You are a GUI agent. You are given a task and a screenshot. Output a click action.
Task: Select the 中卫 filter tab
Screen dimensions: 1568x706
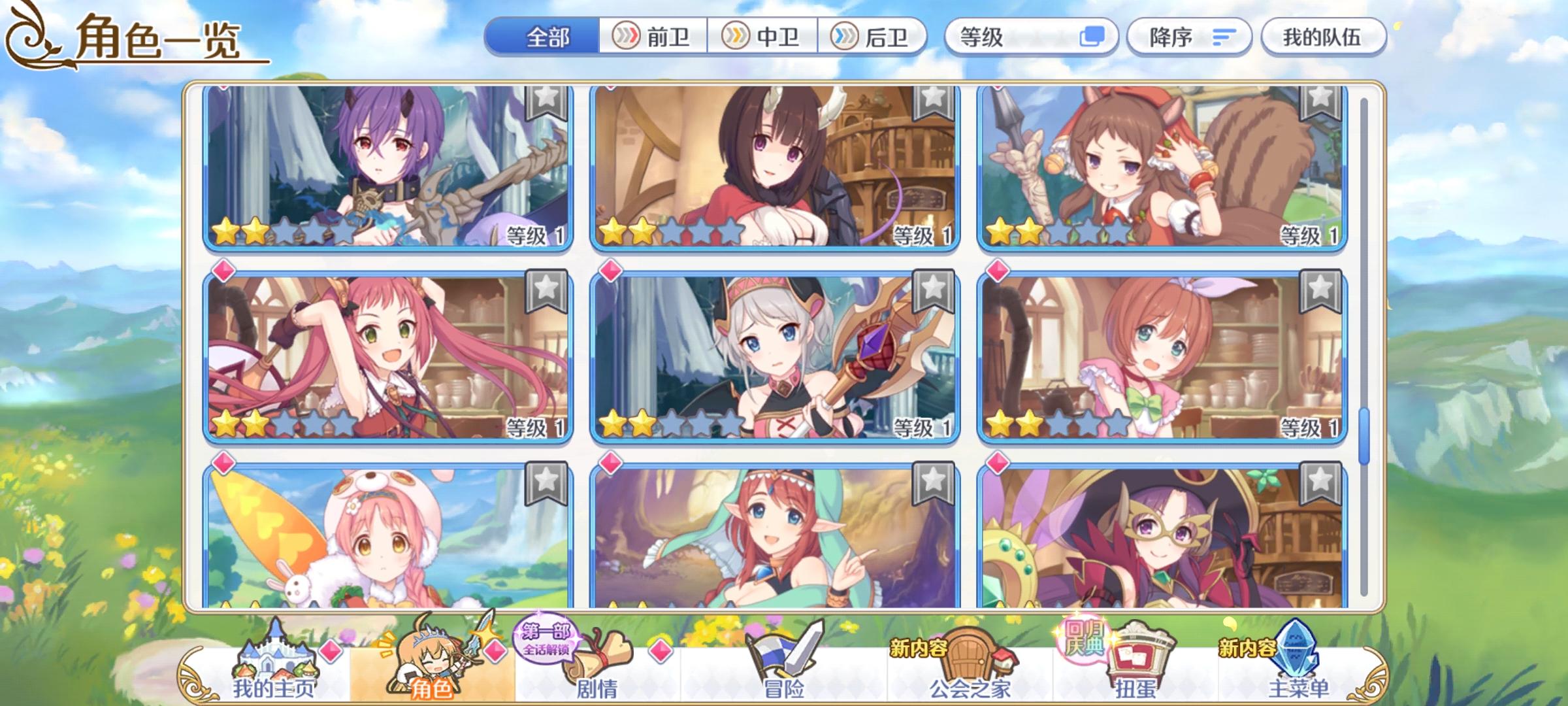tap(763, 38)
